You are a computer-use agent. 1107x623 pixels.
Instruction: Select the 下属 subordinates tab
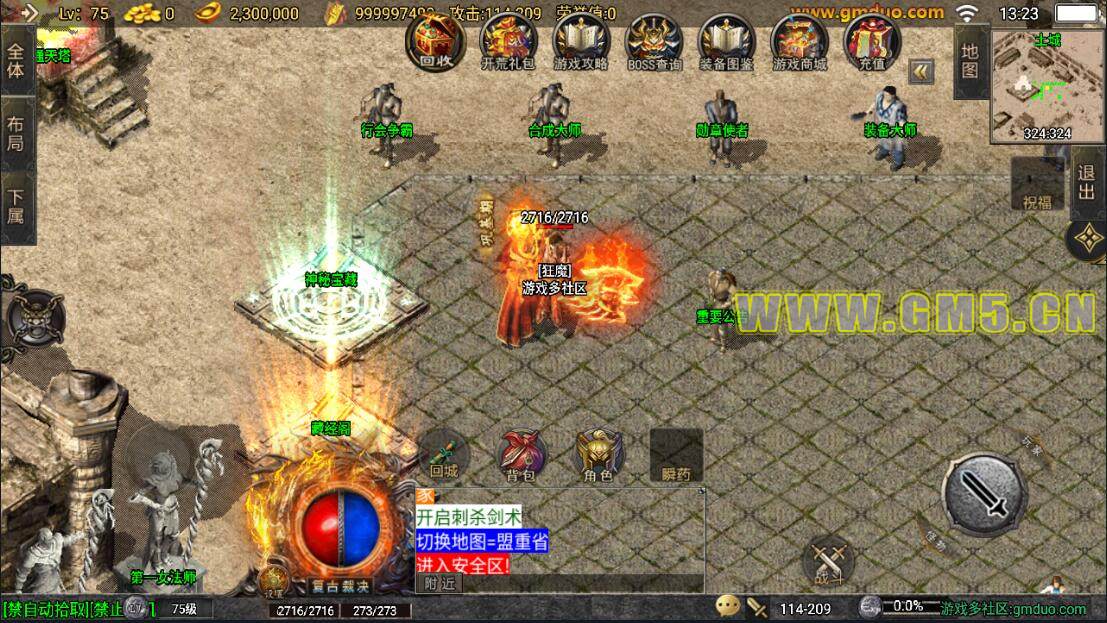17,206
